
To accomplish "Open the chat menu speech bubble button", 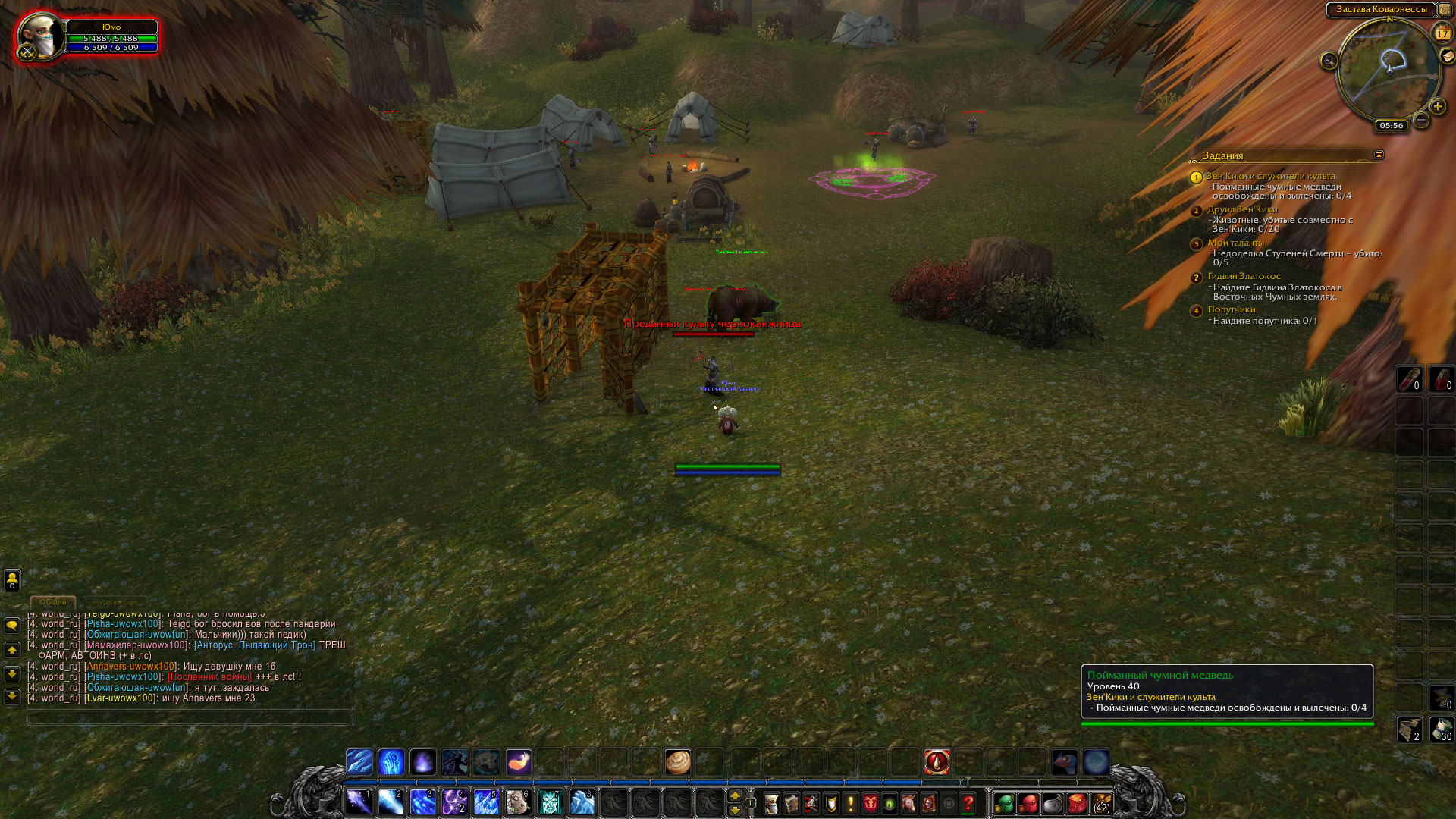I will (12, 626).
